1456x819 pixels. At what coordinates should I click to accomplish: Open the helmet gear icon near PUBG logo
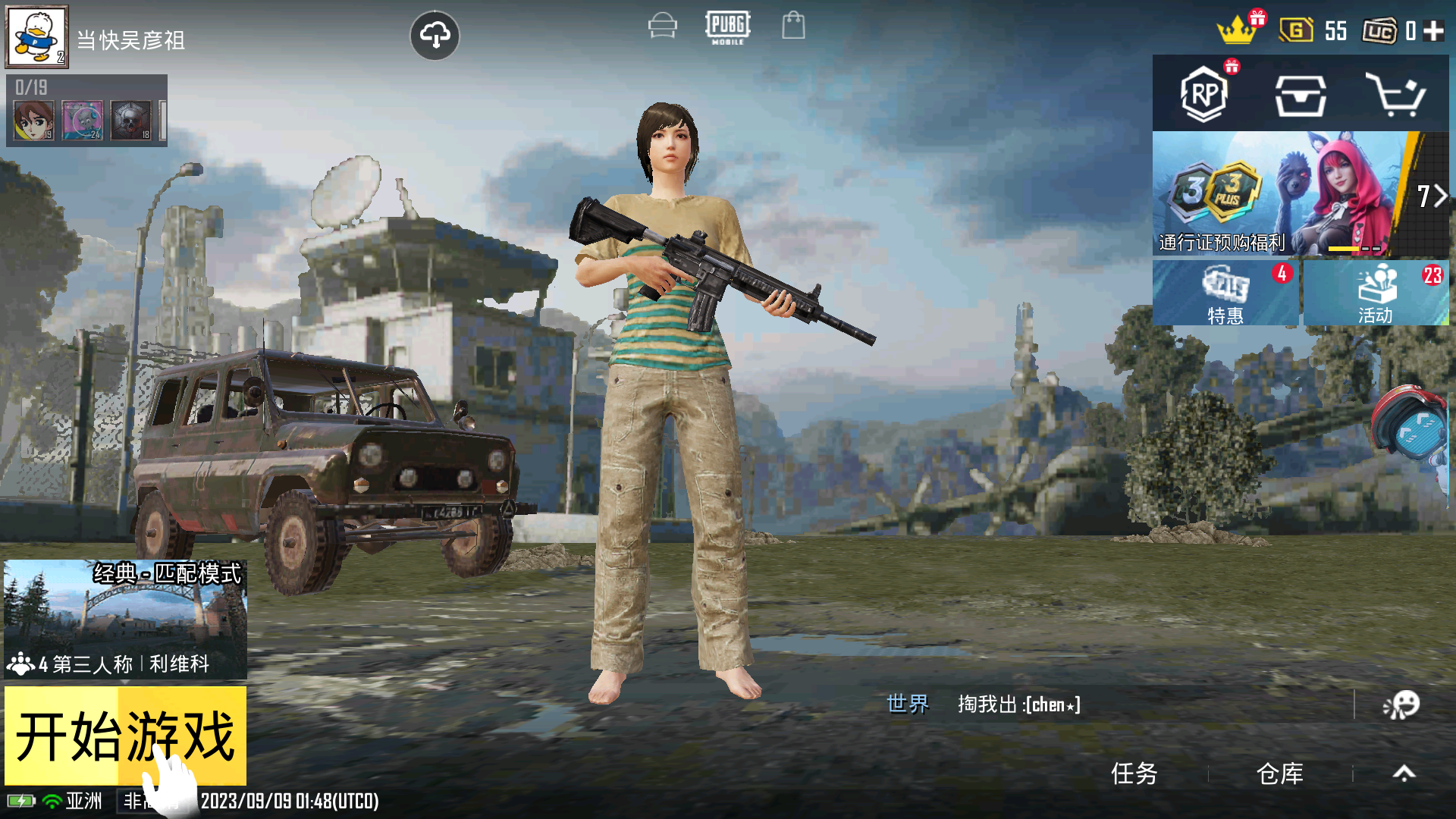[x=661, y=25]
